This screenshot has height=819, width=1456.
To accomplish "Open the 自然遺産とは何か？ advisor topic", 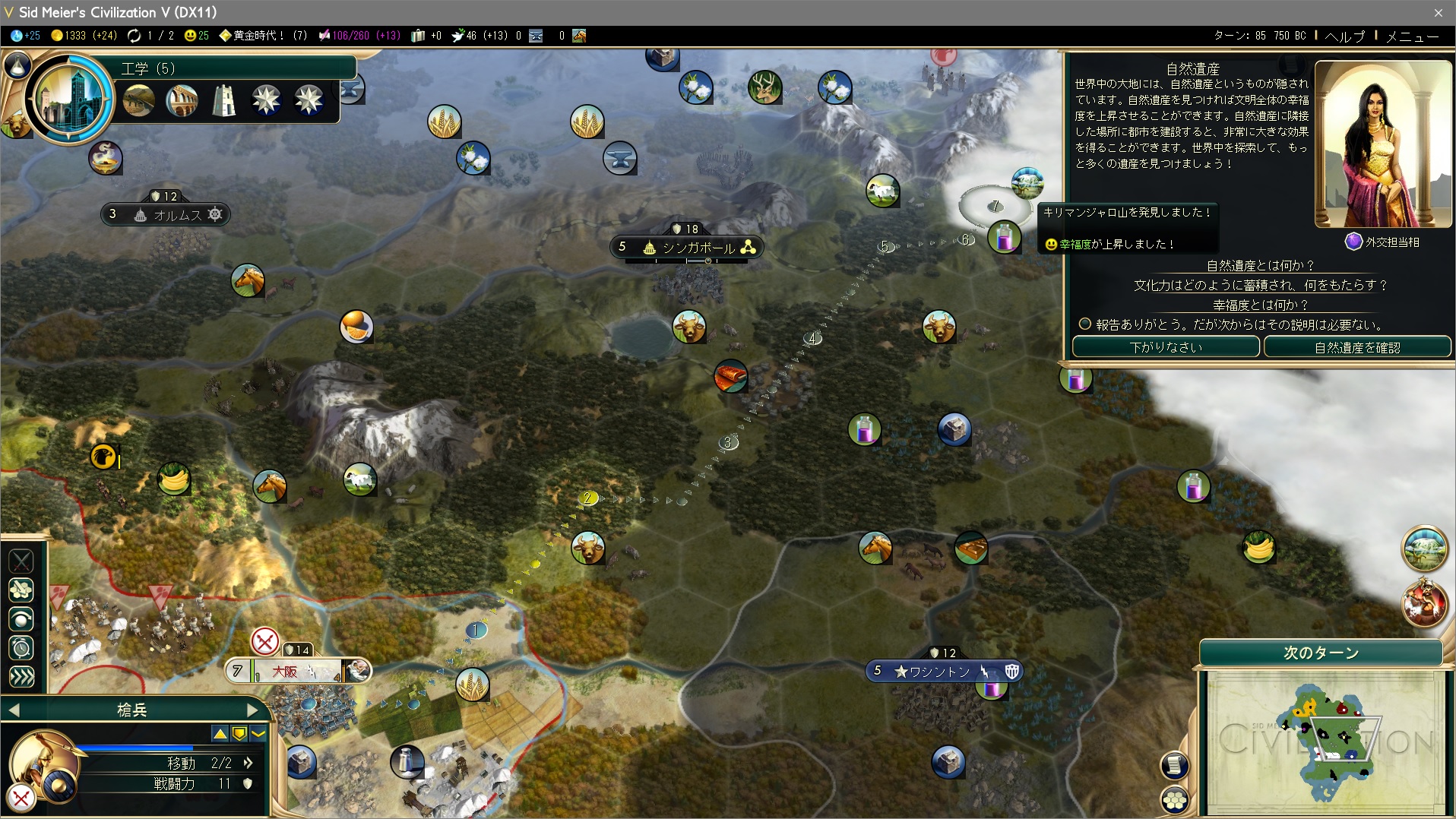I will click(x=1260, y=265).
